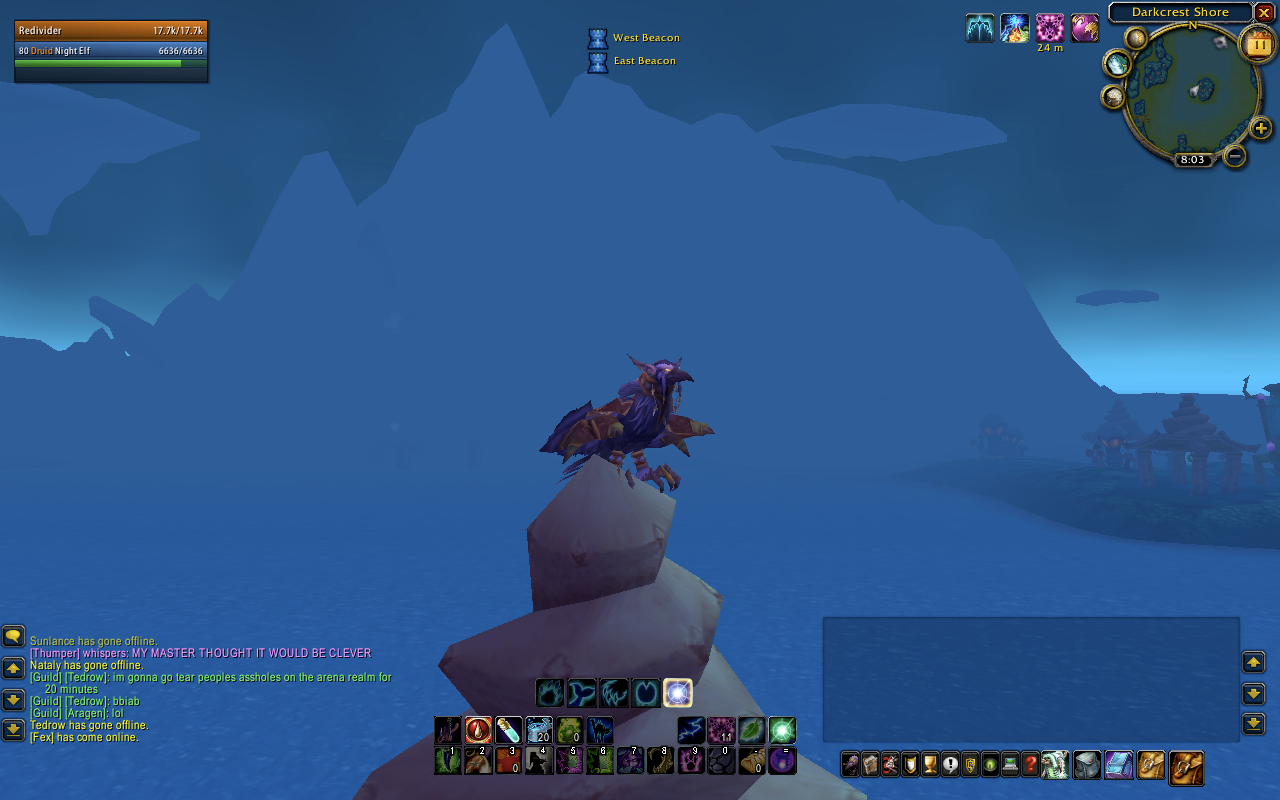
Task: Switch to the bear paw shapeshift form
Action: pos(550,692)
